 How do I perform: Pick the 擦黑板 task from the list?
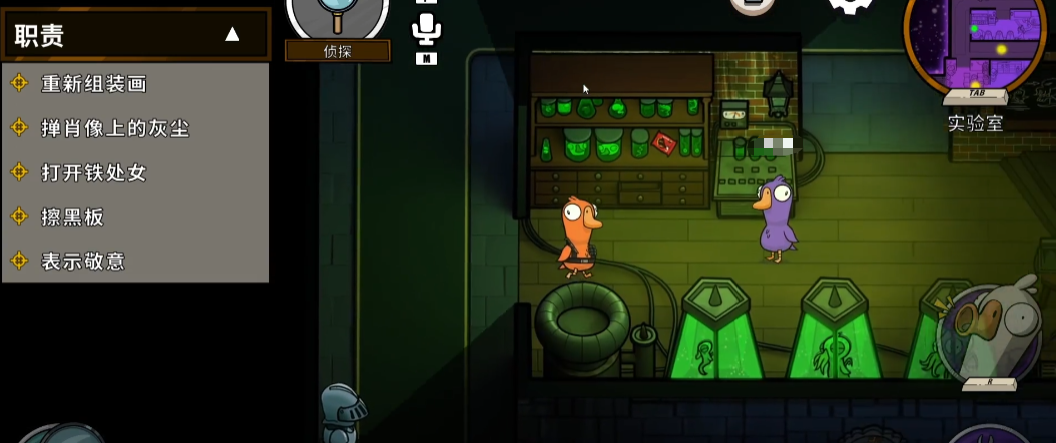click(x=72, y=217)
